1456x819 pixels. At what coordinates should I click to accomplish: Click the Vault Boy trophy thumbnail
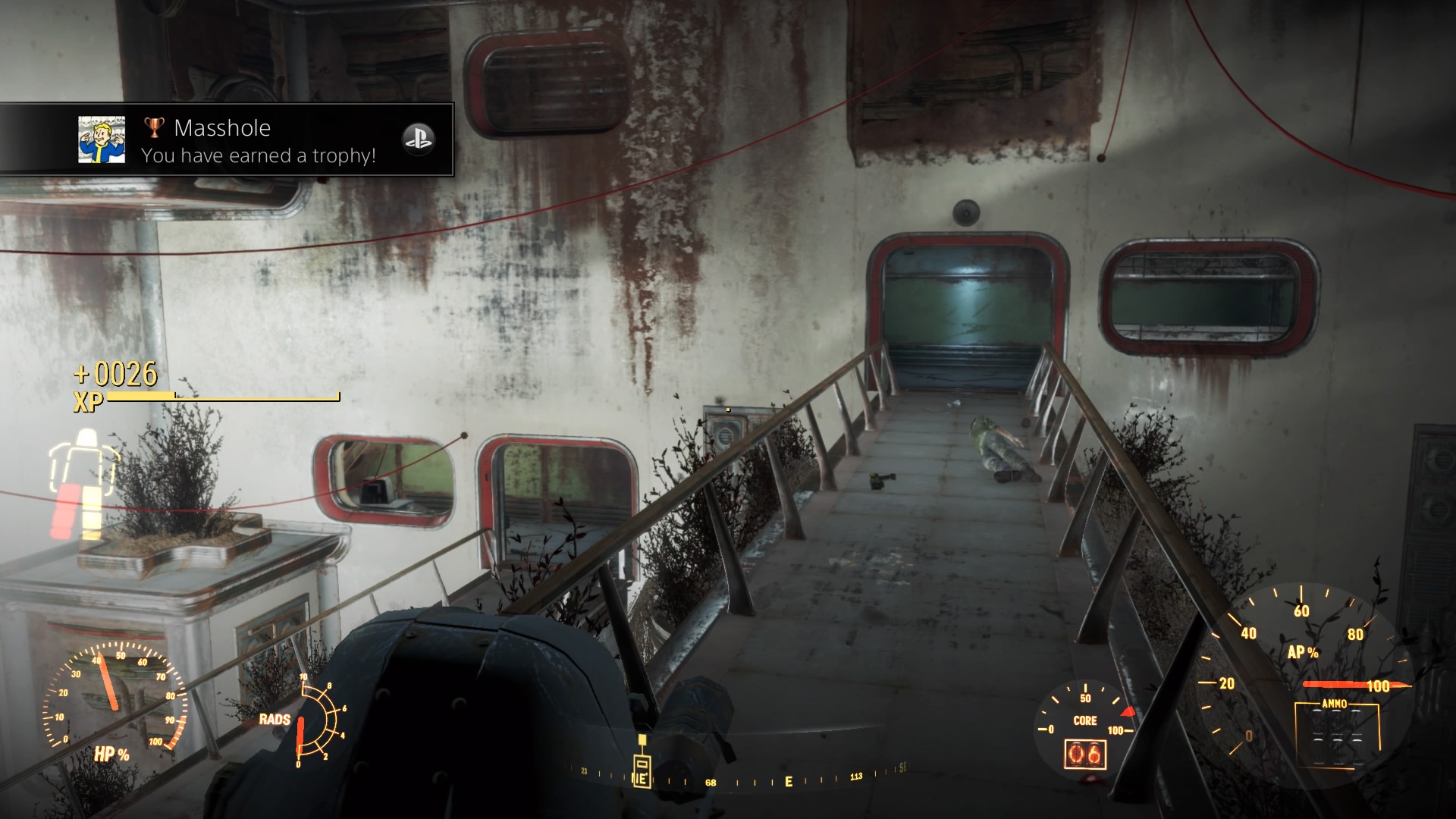pos(102,140)
